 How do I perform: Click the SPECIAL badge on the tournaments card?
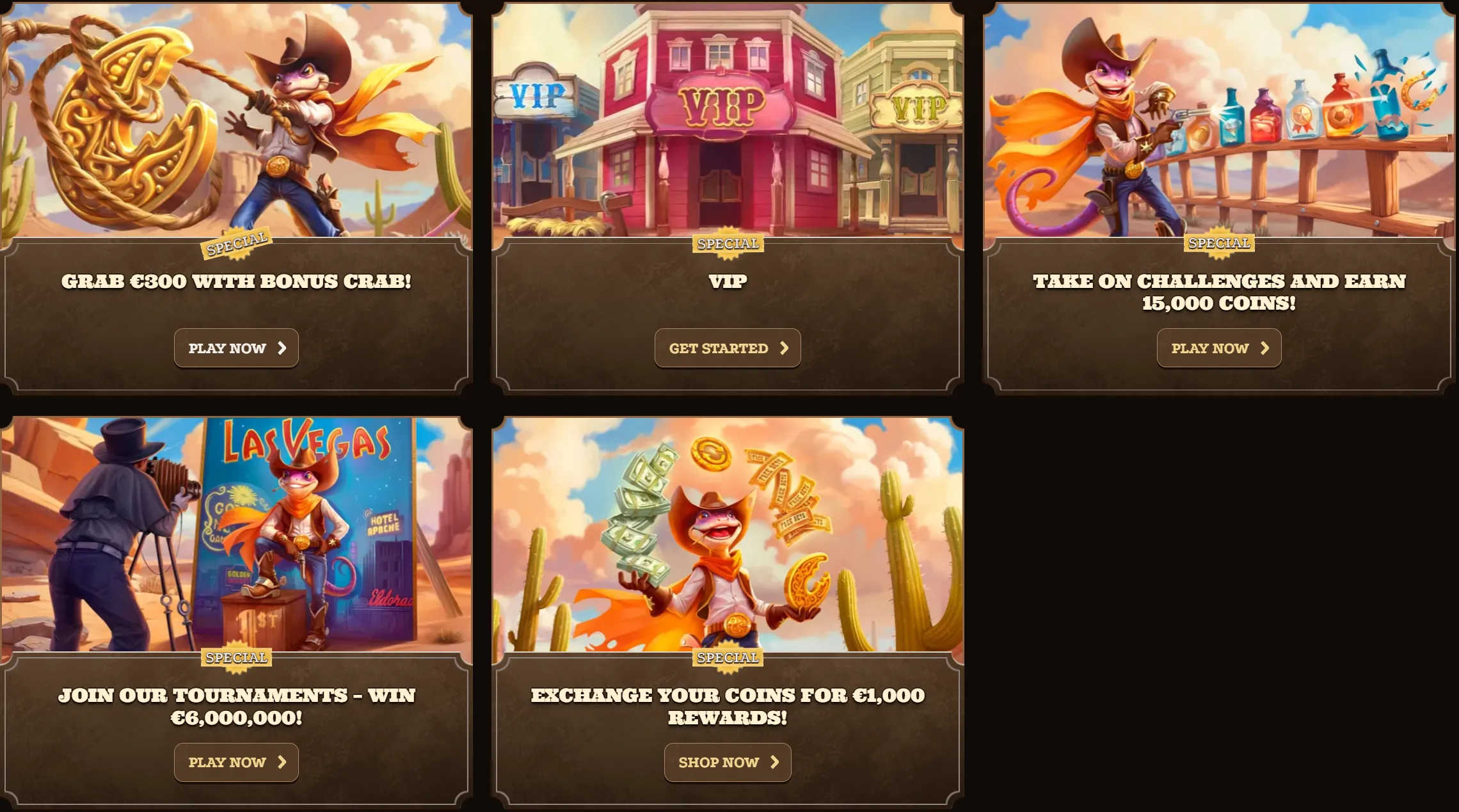235,657
